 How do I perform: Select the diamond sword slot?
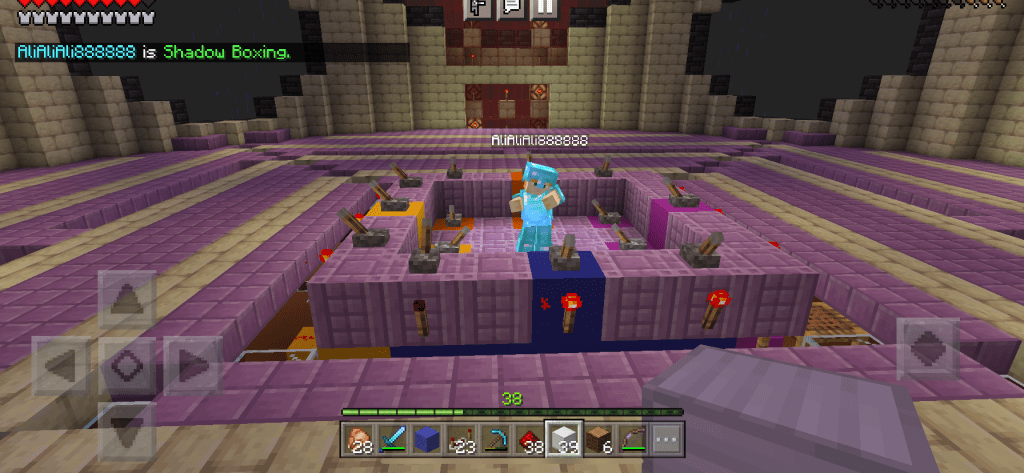point(391,438)
